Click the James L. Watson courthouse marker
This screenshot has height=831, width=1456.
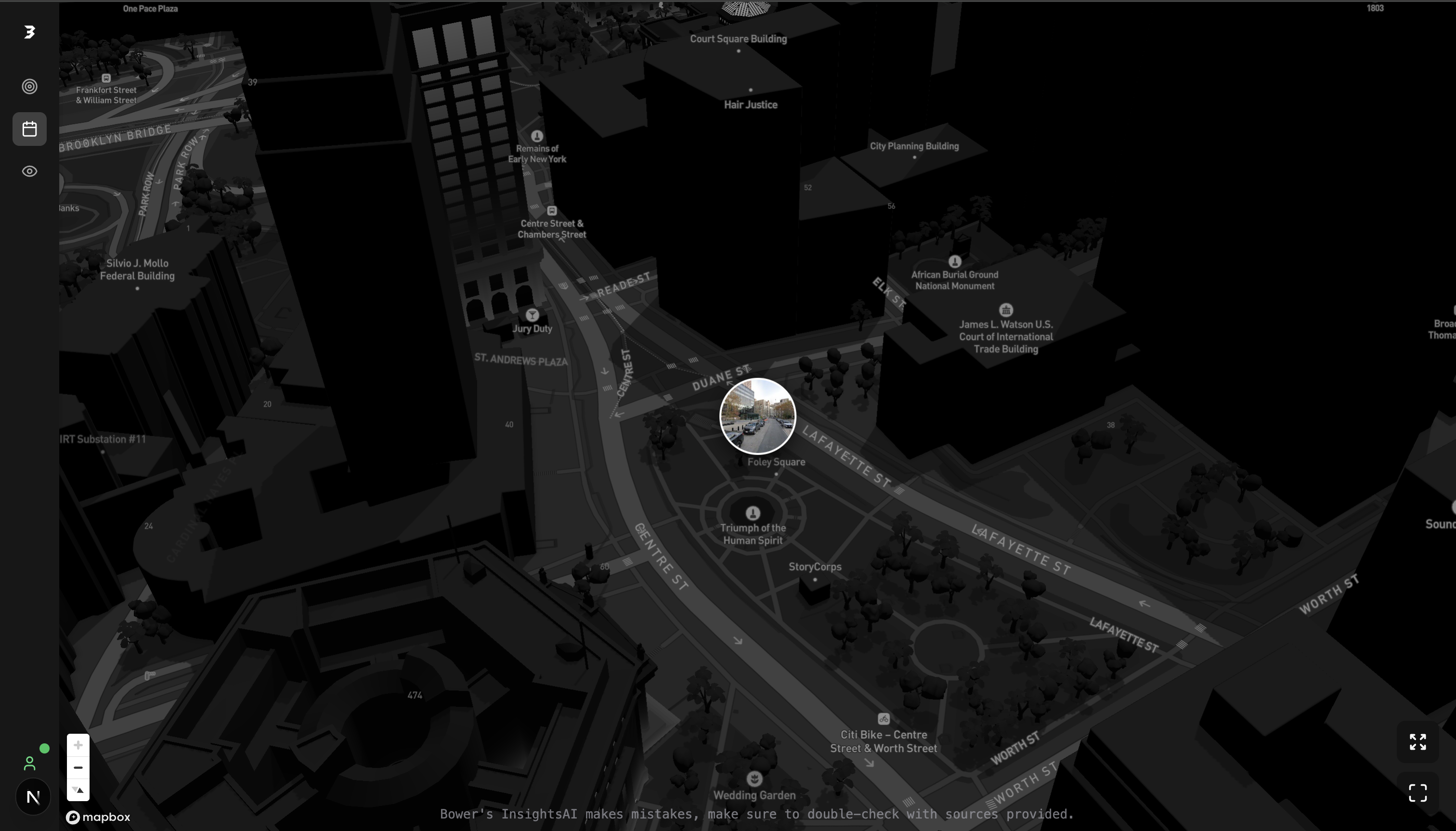(x=1005, y=310)
